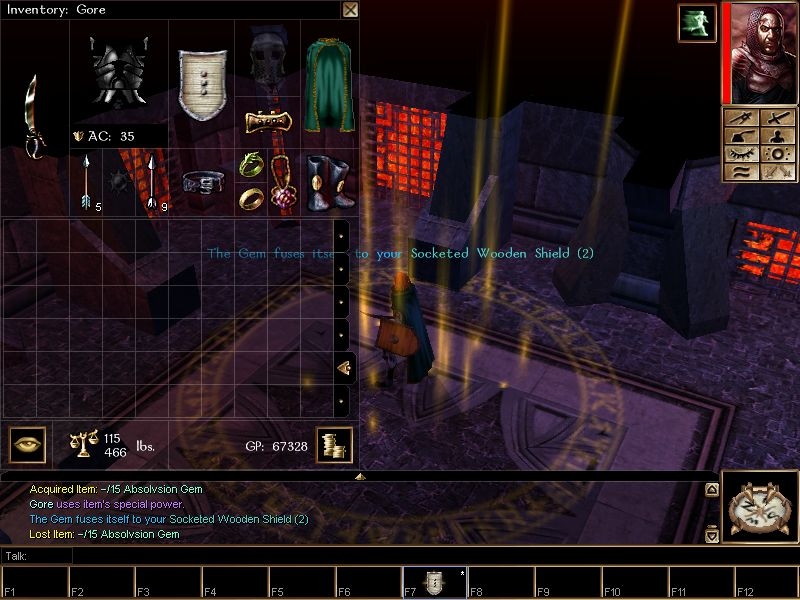Click the gold coins stack button
Viewport: 800px width, 600px height.
click(x=334, y=445)
